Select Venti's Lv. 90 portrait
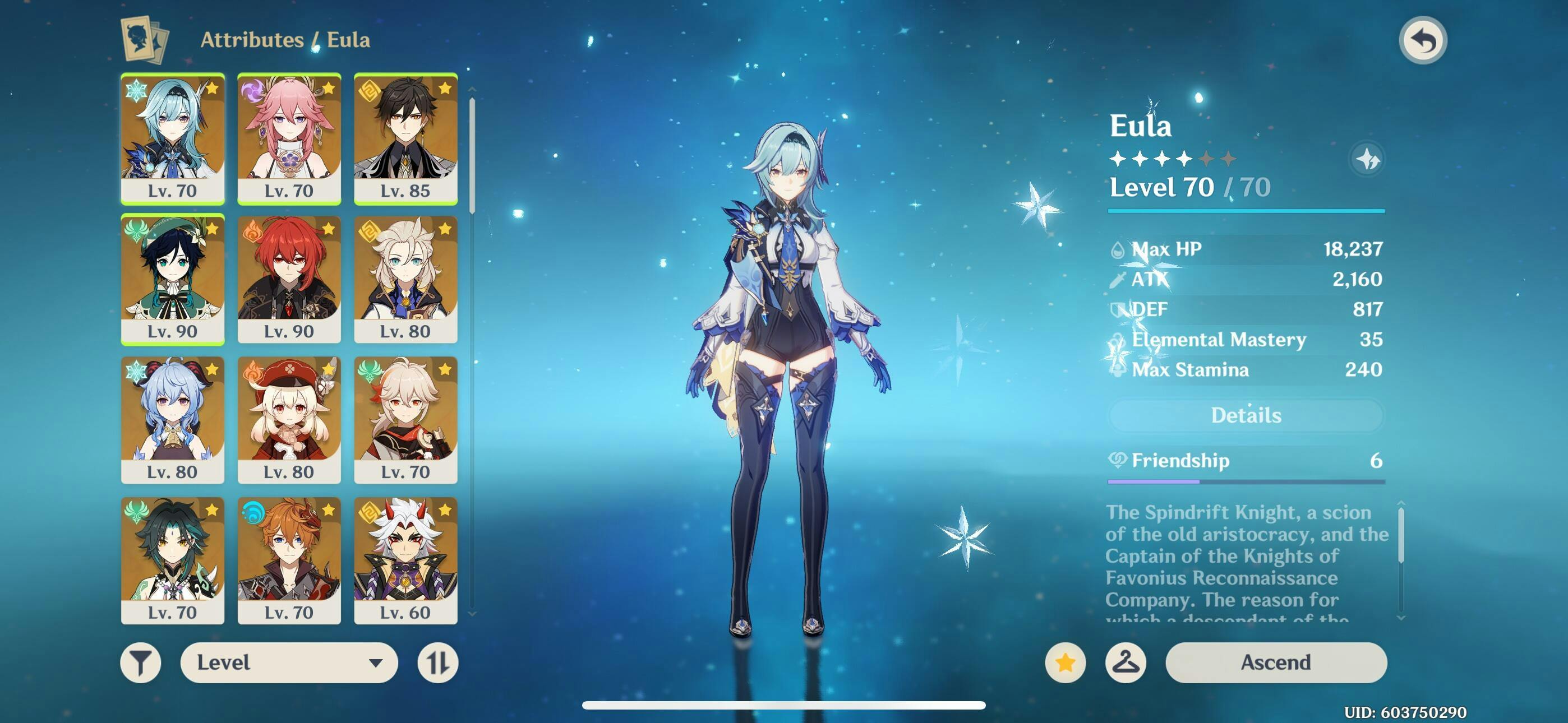 click(x=173, y=279)
